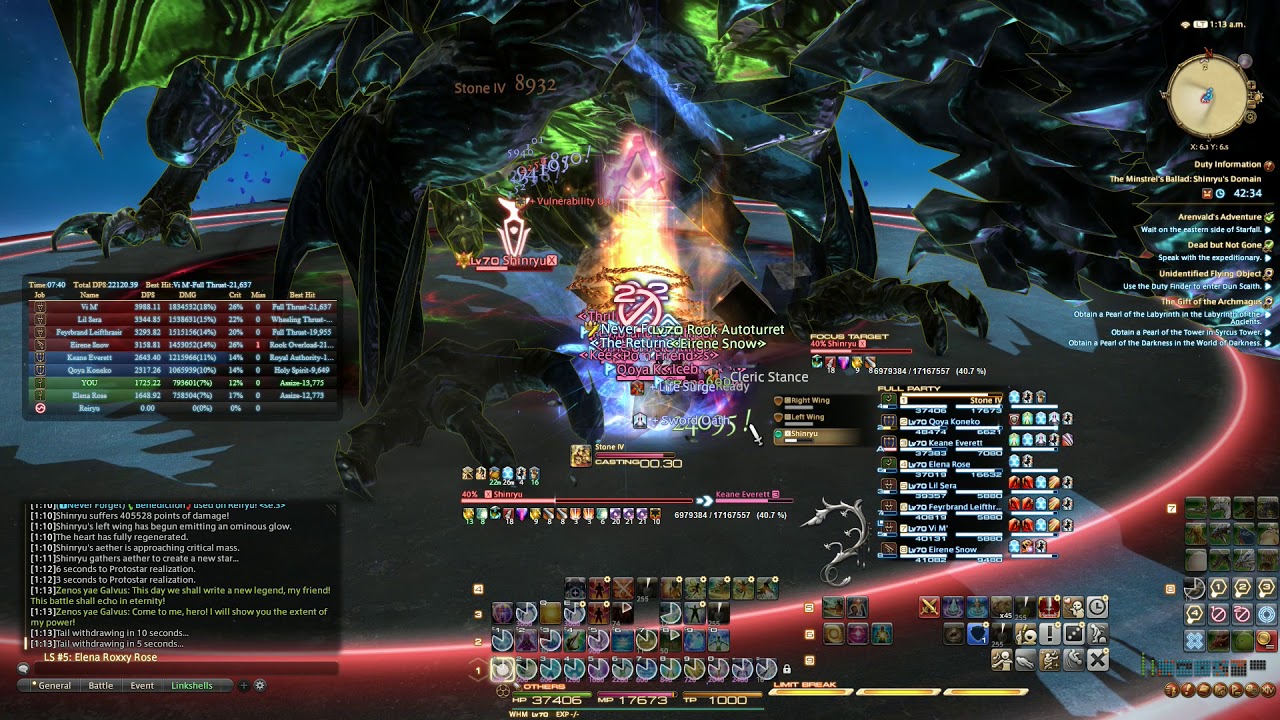
Task: Click the checkmark beside Arenvald's Adventure quest
Action: pos(1269,218)
